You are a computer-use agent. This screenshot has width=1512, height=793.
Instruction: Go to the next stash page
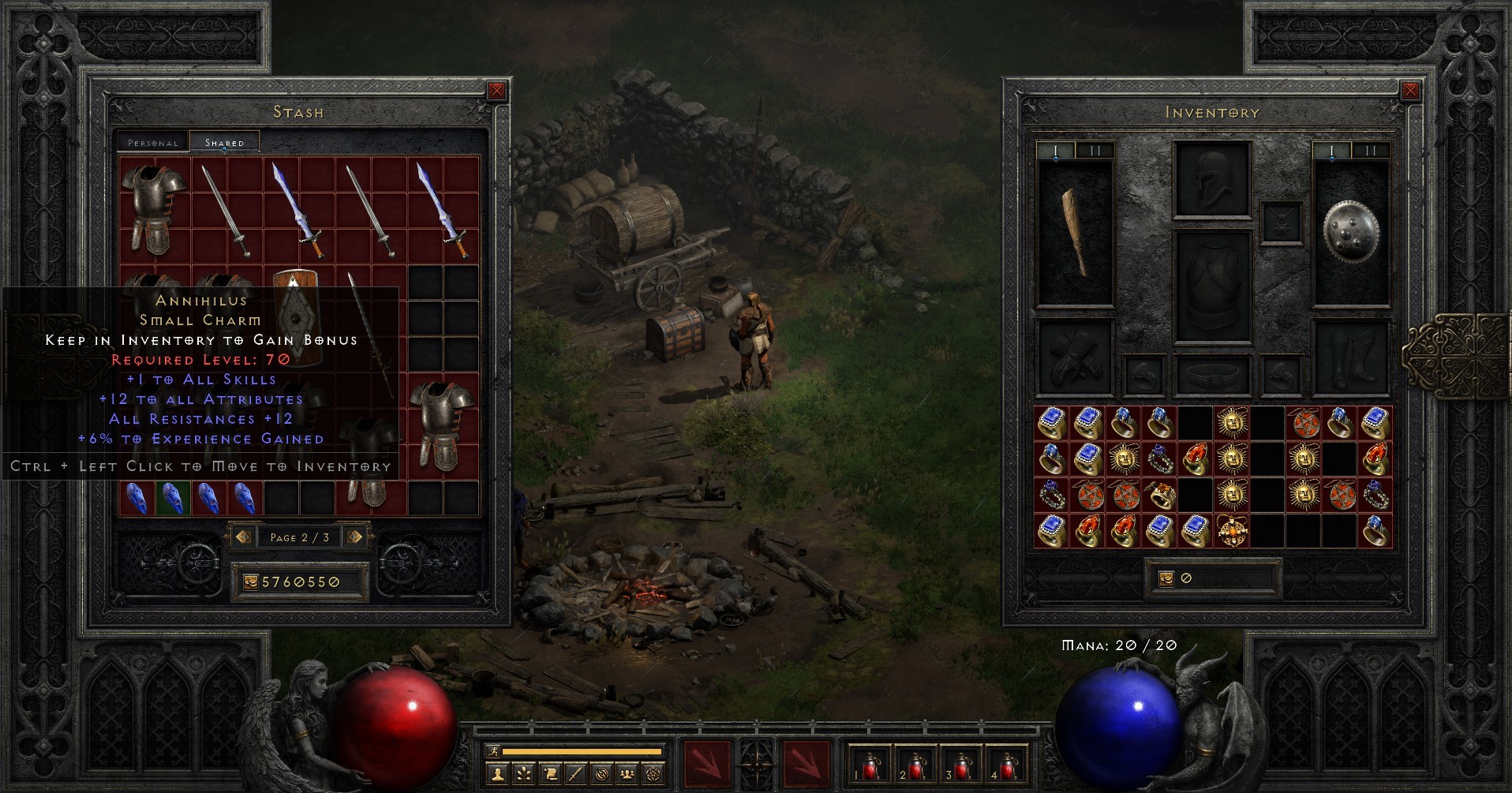click(354, 537)
